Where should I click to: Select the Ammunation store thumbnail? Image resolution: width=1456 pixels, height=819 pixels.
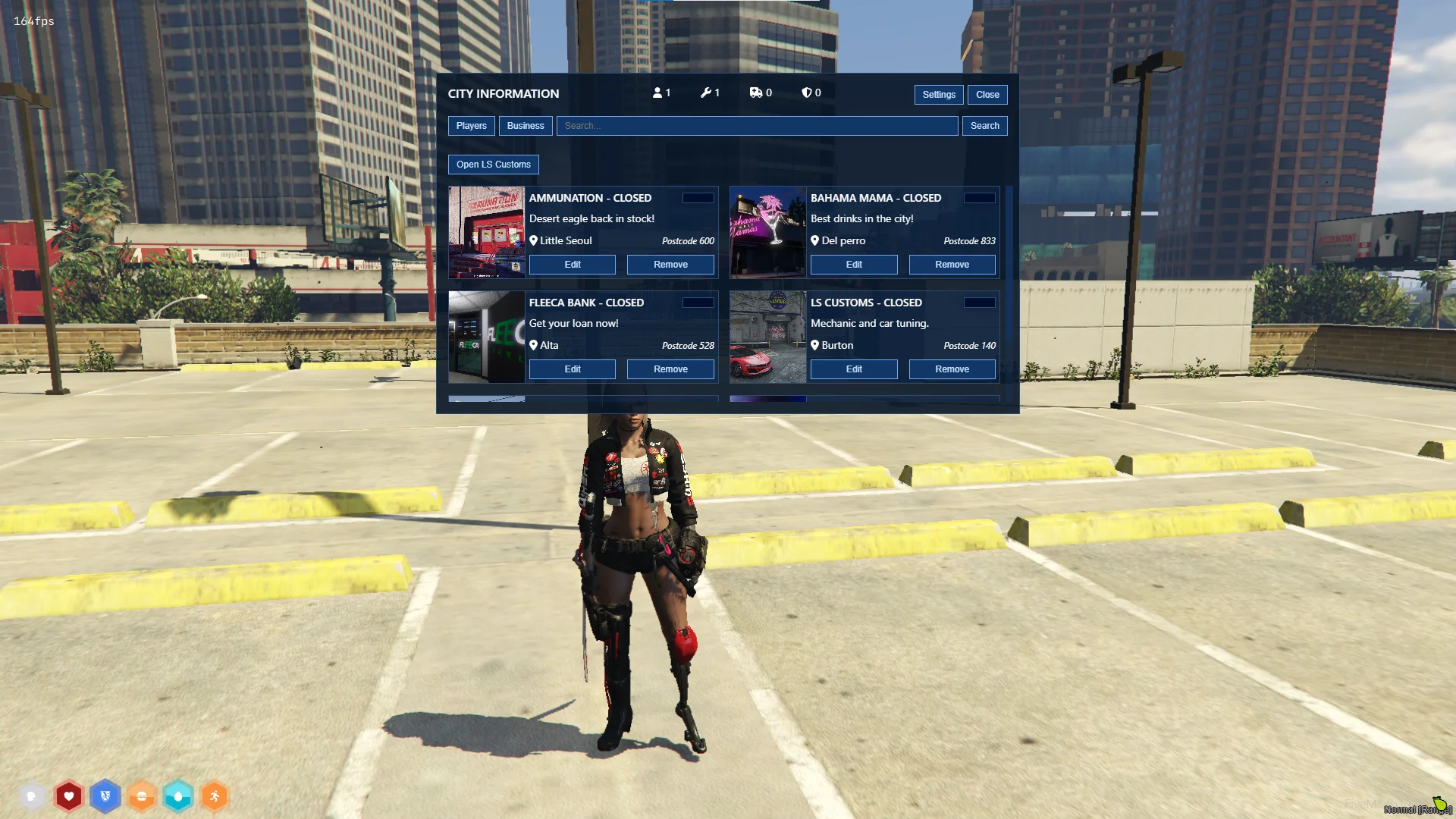point(486,232)
